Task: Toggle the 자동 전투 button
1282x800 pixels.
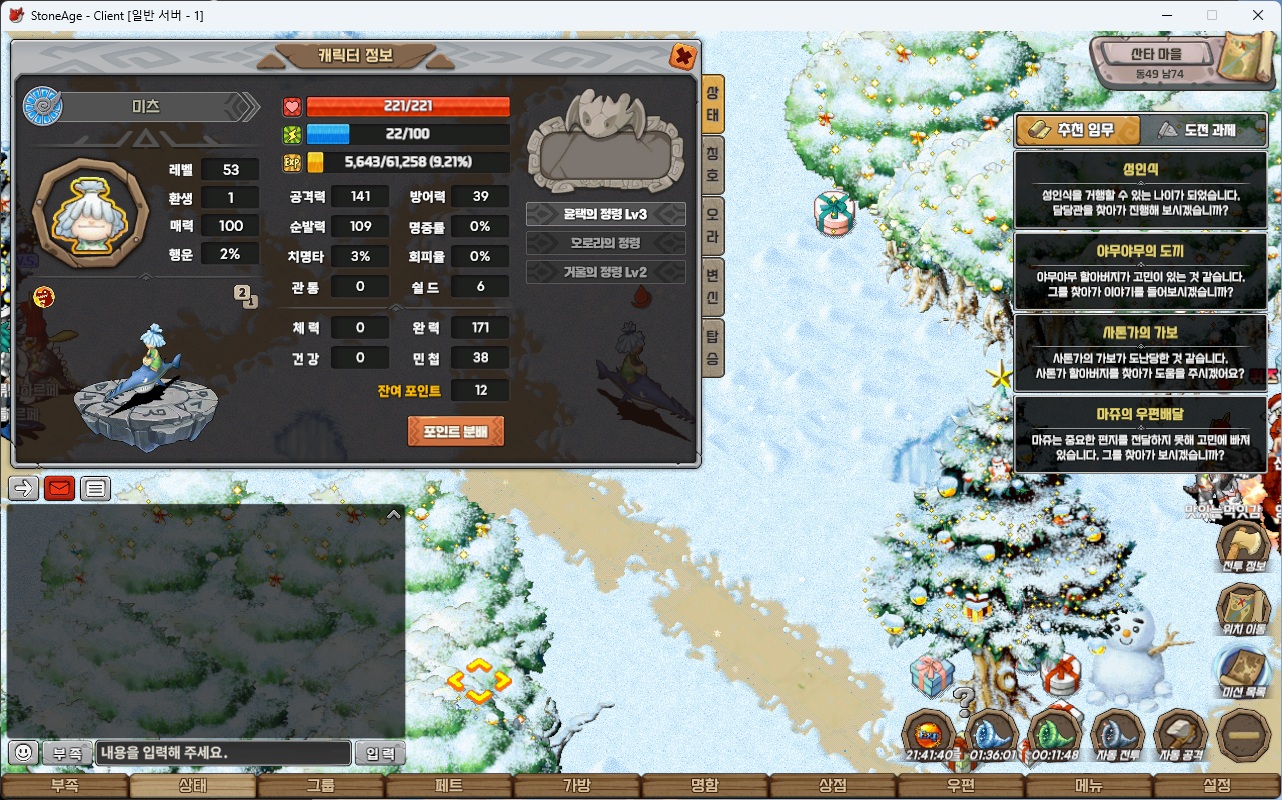Action: coord(1118,735)
